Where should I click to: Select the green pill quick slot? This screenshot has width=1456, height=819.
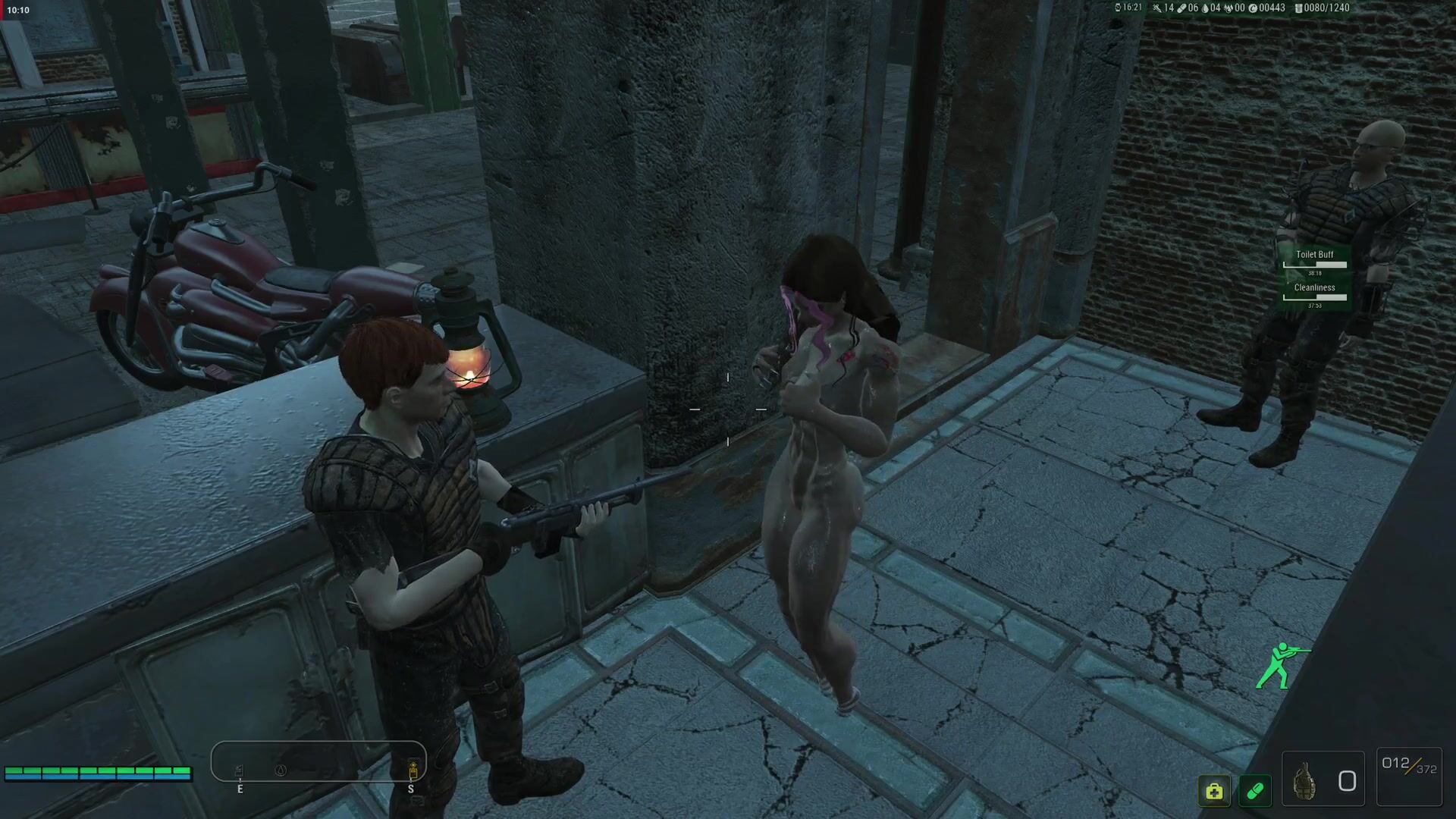(x=1255, y=791)
